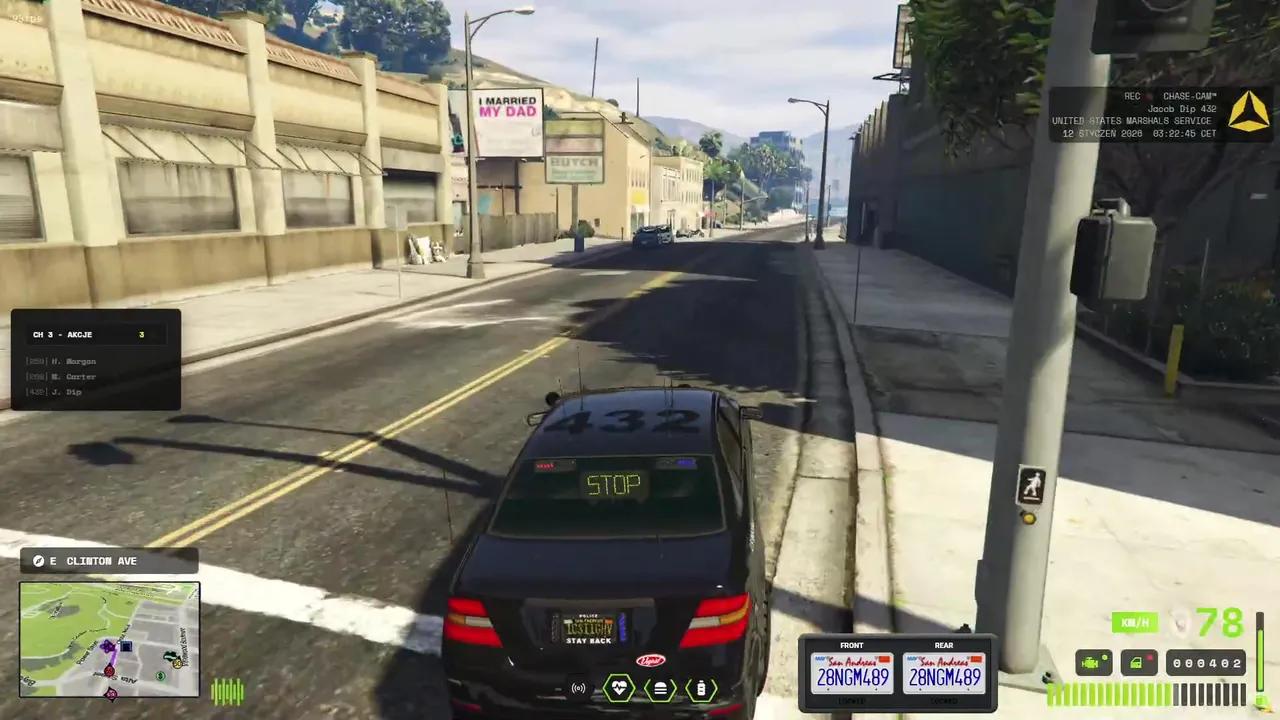Open the minimap view
The width and height of the screenshot is (1280, 720).
click(110, 640)
